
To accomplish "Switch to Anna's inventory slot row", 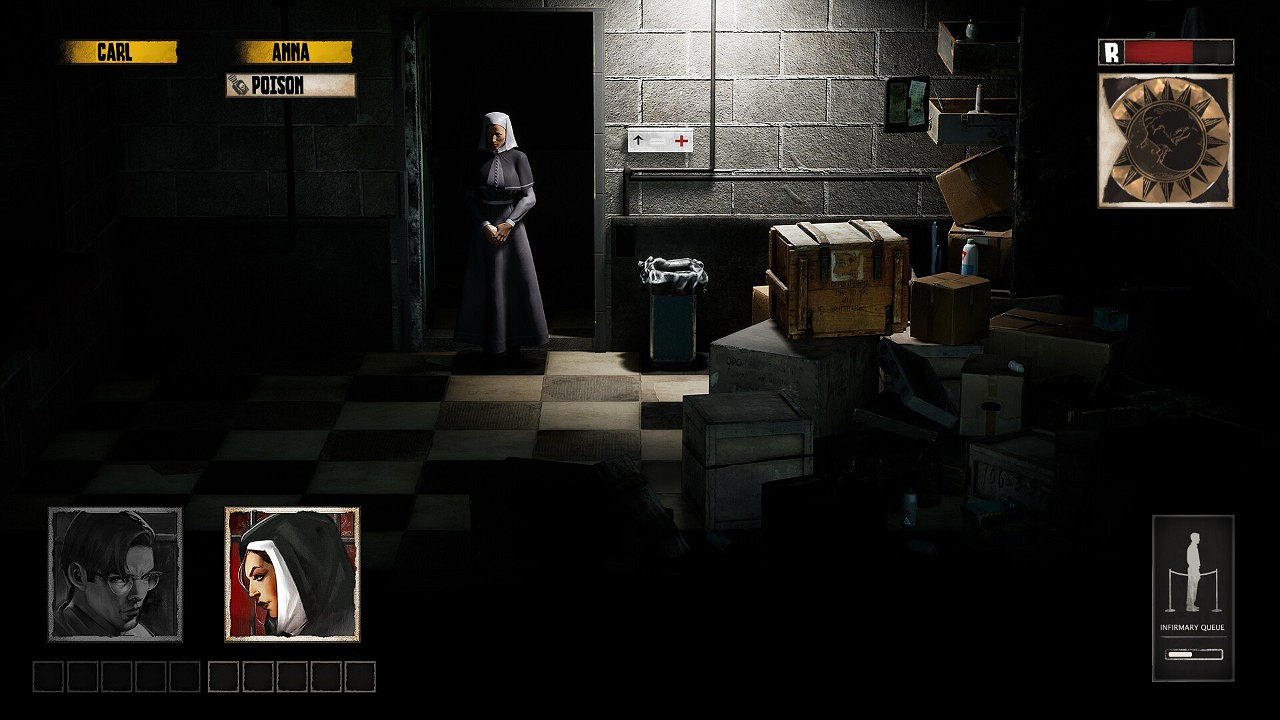I will click(290, 676).
